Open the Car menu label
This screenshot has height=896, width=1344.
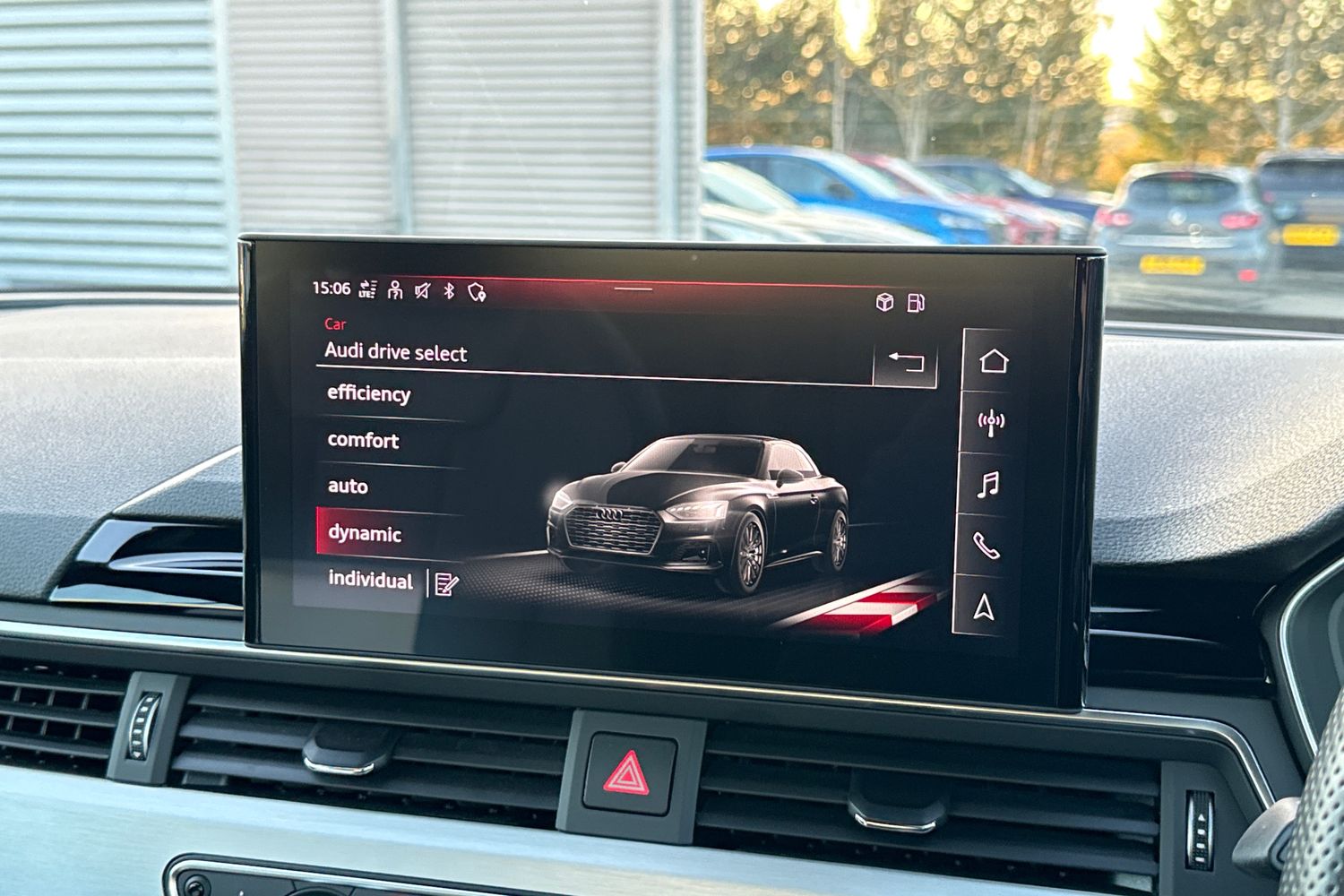[333, 325]
